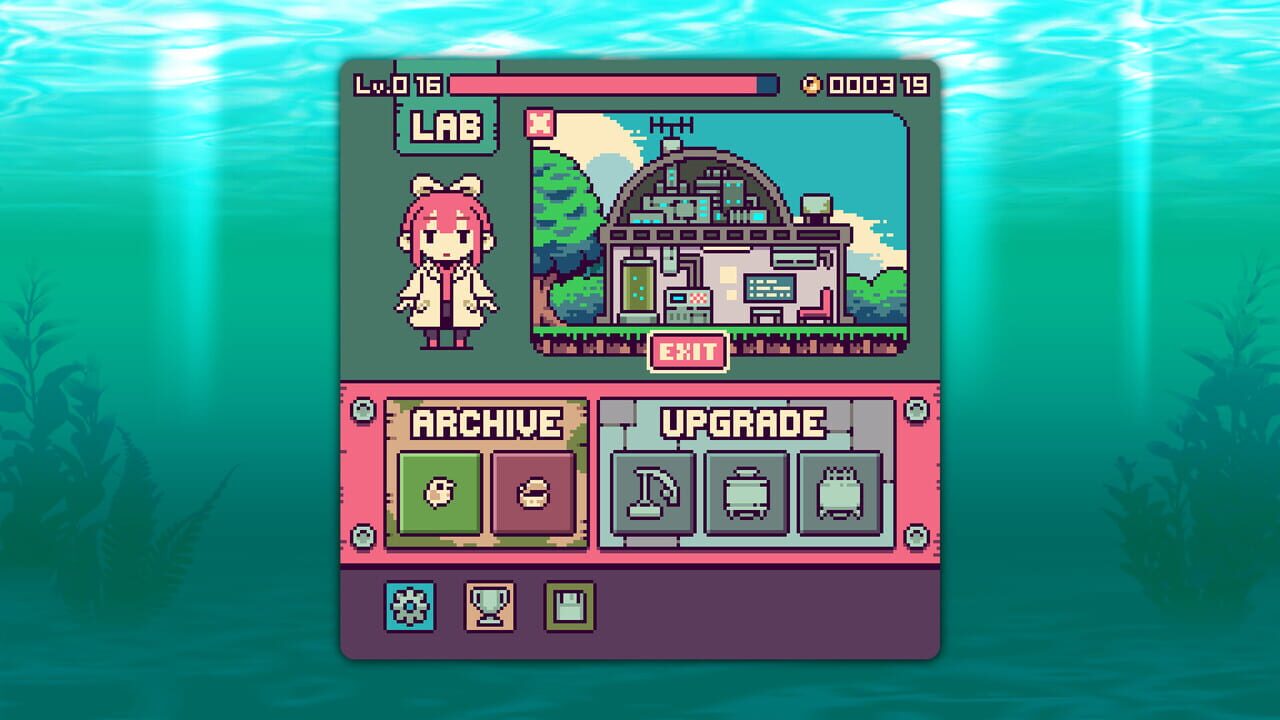Select the cage trap upgrade icon

(840, 495)
